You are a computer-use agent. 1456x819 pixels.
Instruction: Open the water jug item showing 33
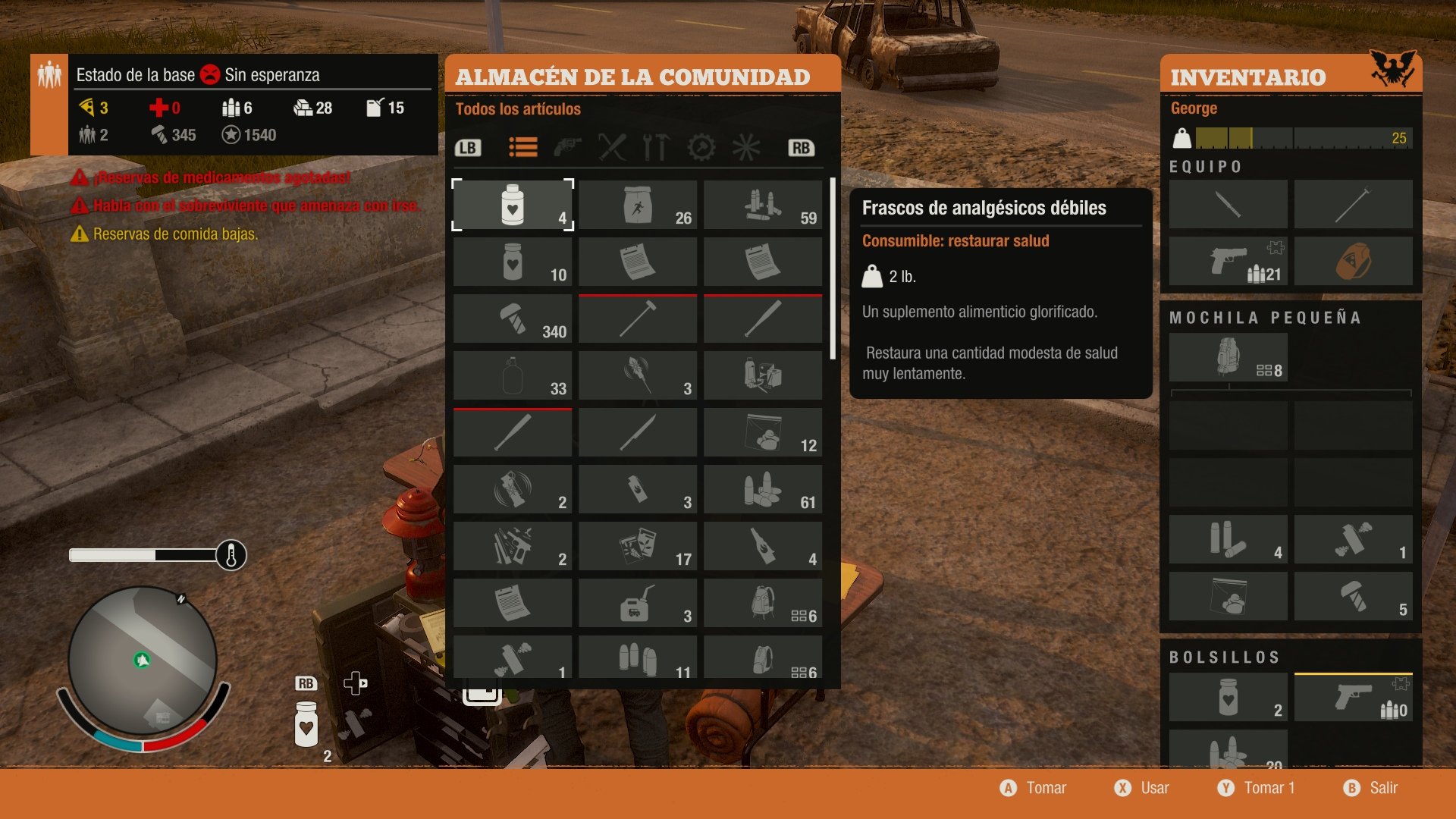tap(513, 375)
